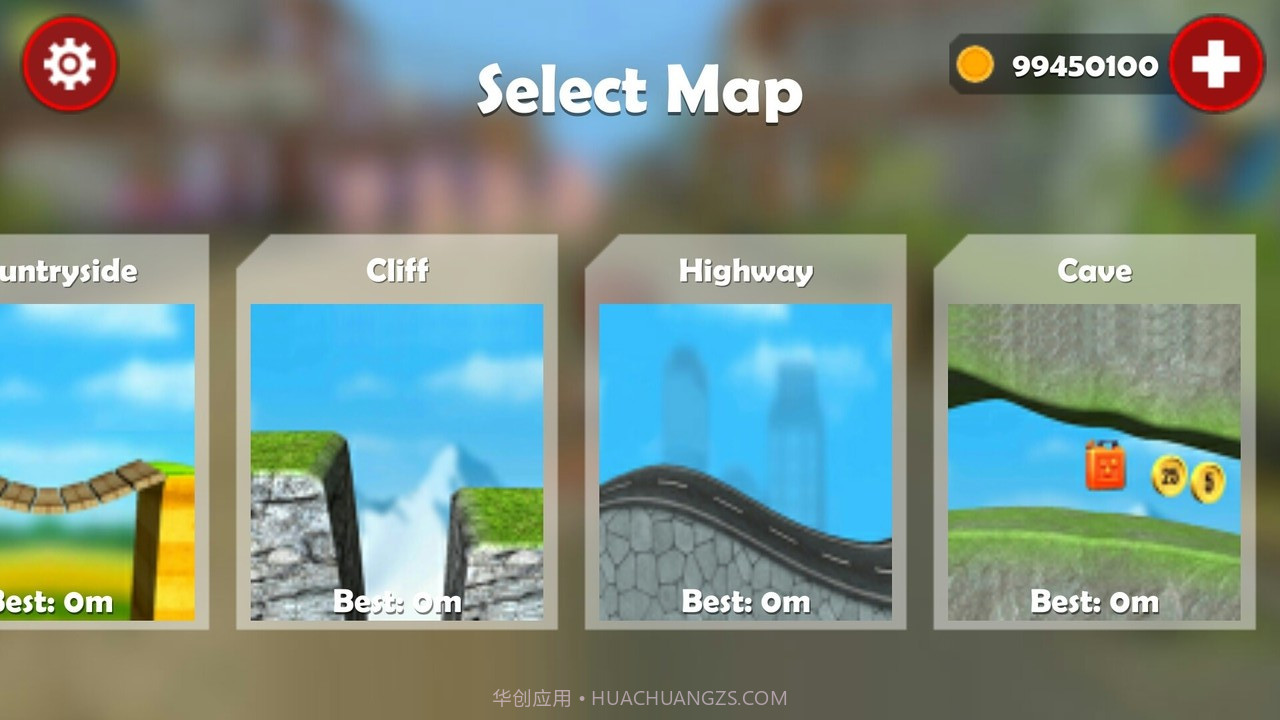Open the Cave map
Viewport: 1280px width, 720px height.
tap(1093, 430)
